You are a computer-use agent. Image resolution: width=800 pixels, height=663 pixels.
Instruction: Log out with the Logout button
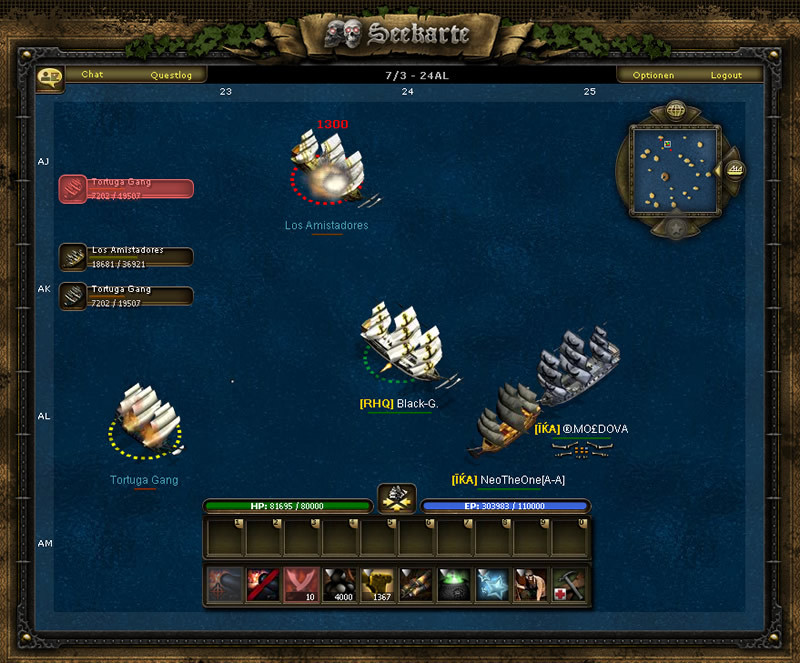[x=726, y=75]
